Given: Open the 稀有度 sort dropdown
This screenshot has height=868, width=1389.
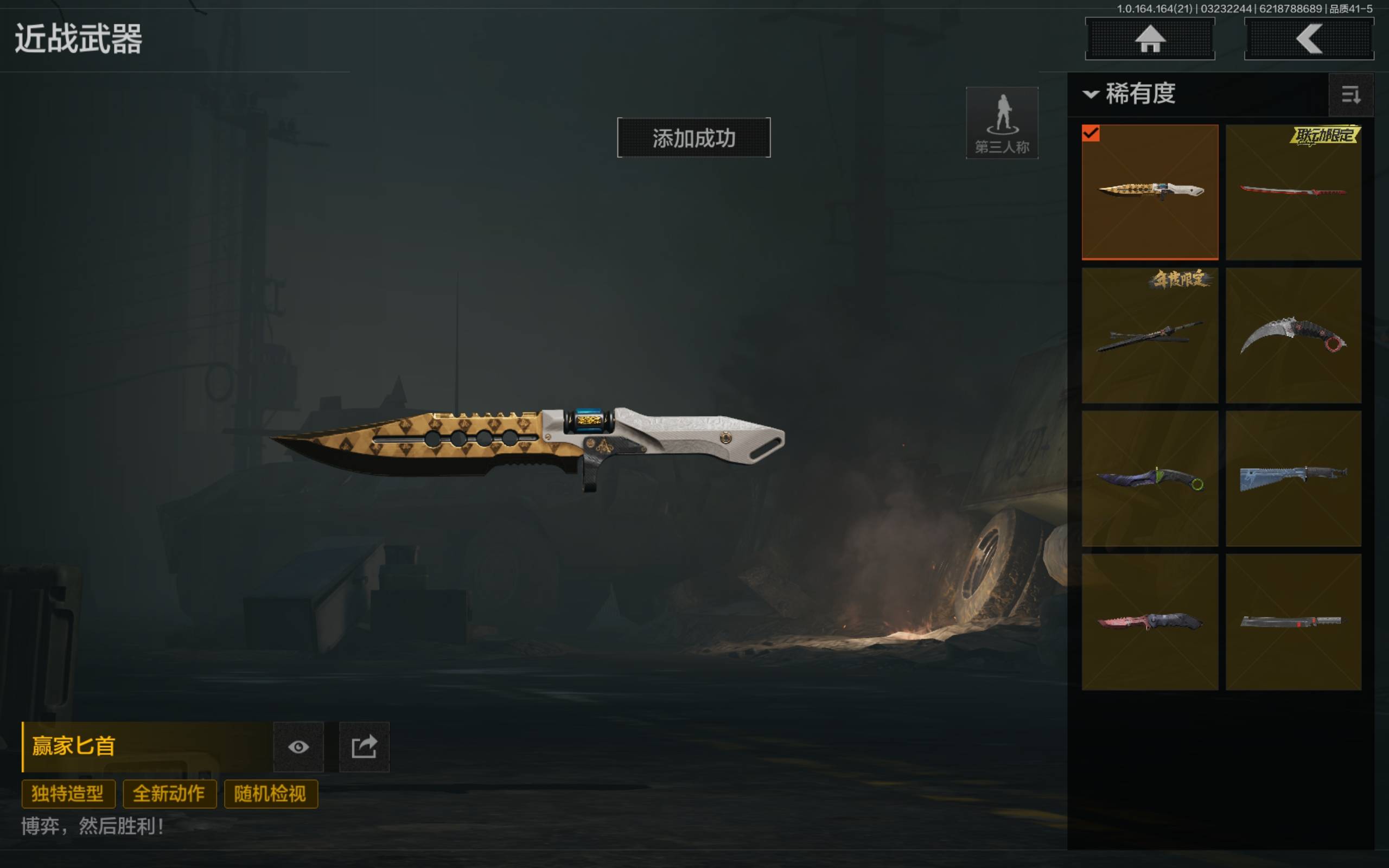Looking at the screenshot, I should (1131, 93).
